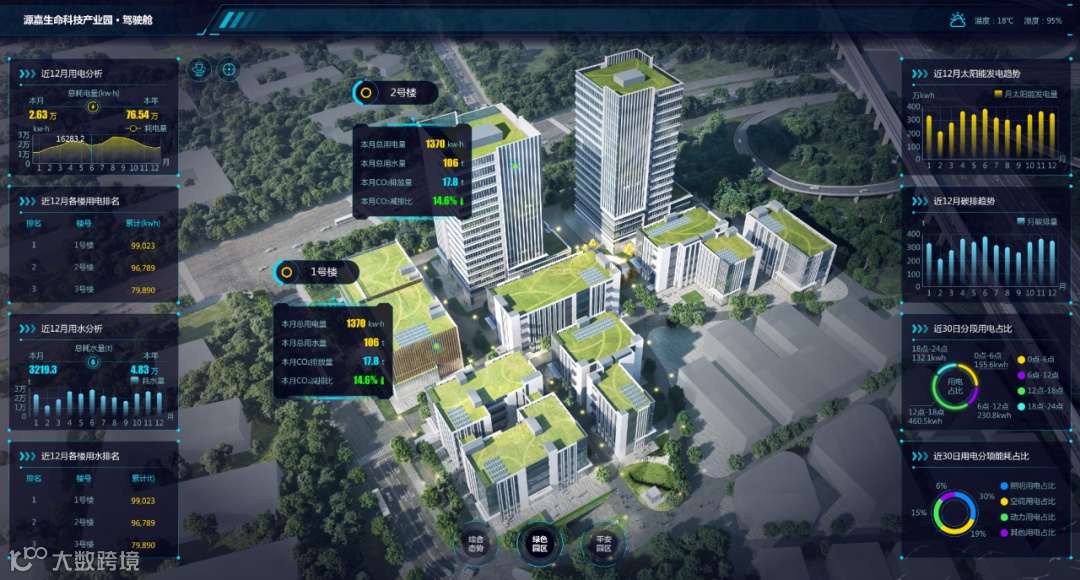Select the 平安园区 view button

pyautogui.click(x=602, y=542)
